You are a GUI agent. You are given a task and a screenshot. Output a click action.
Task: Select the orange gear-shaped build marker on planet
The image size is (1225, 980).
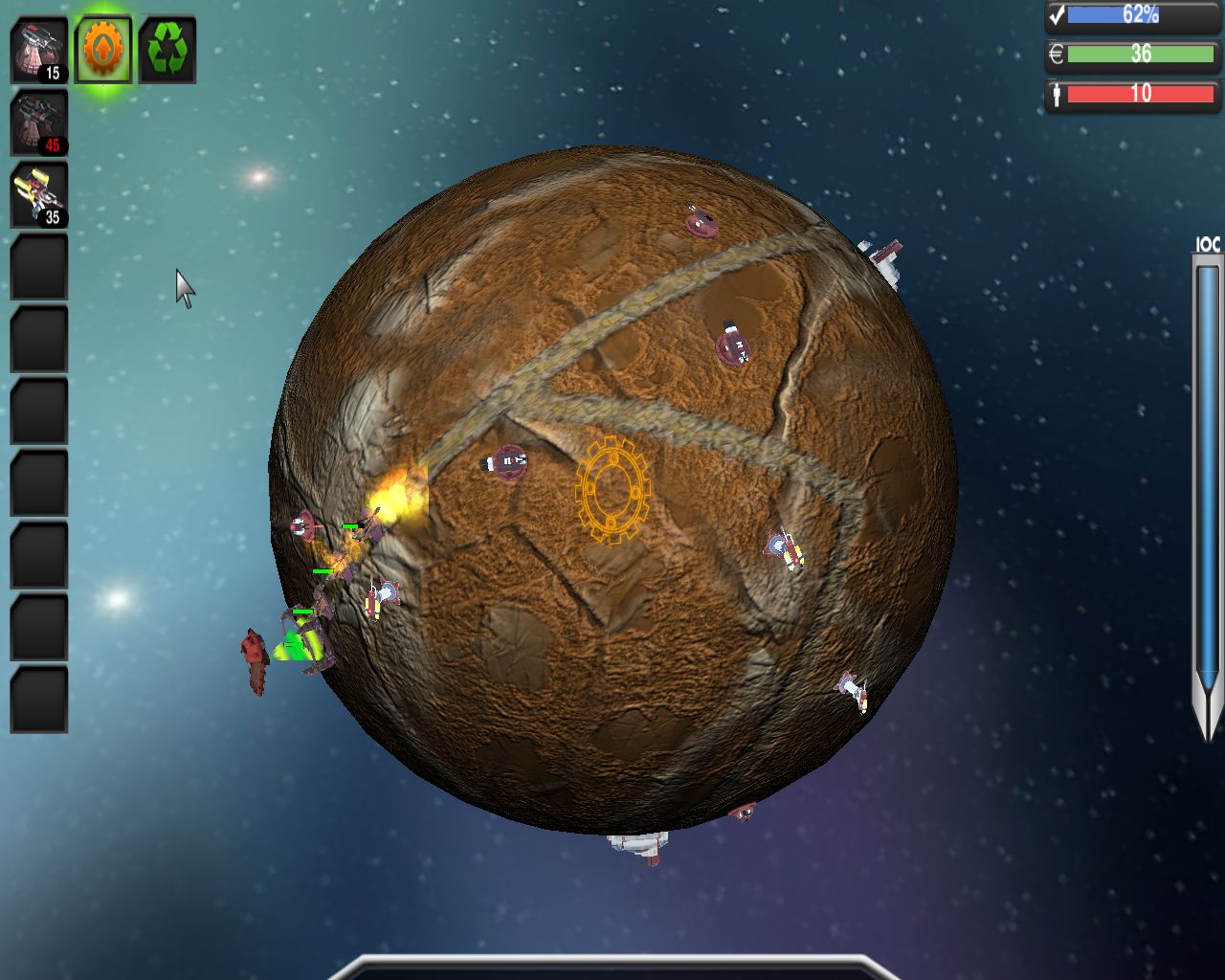point(613,491)
